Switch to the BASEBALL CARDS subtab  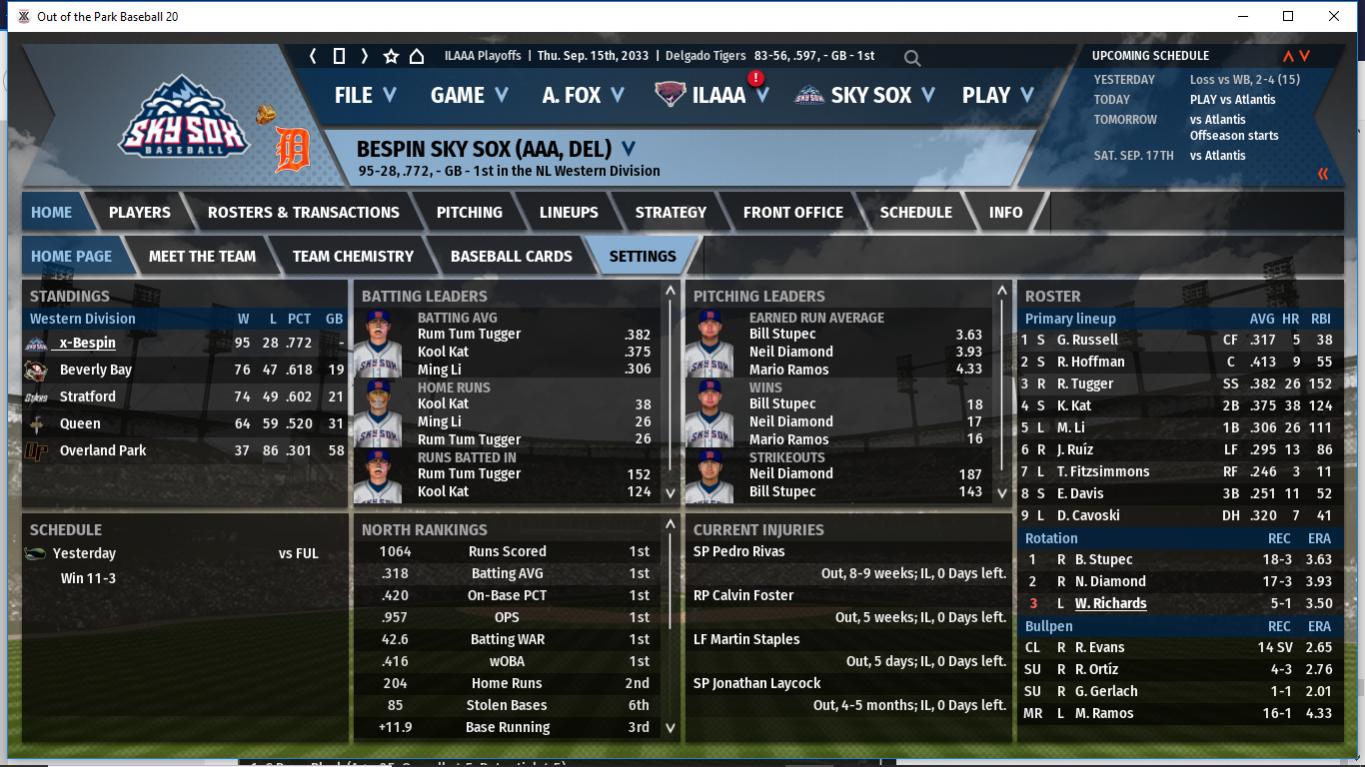coord(511,256)
